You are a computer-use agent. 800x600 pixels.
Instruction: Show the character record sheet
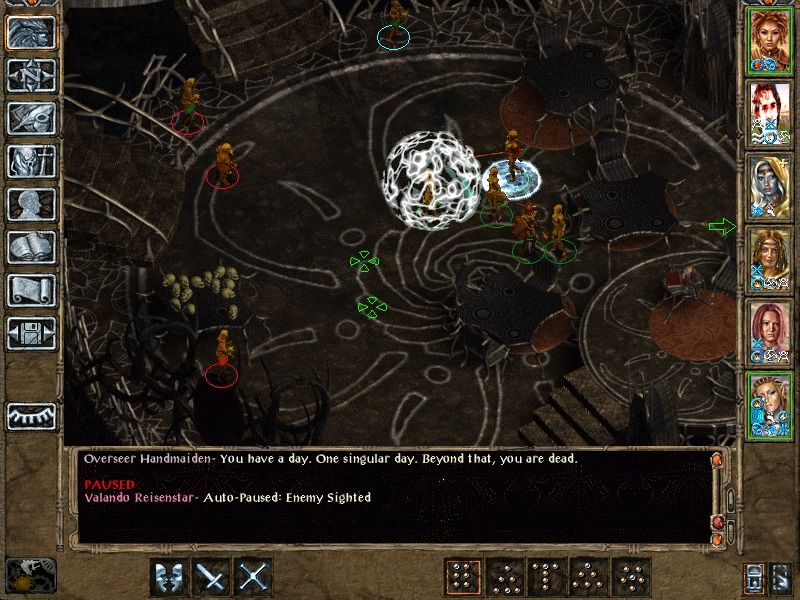click(x=31, y=204)
